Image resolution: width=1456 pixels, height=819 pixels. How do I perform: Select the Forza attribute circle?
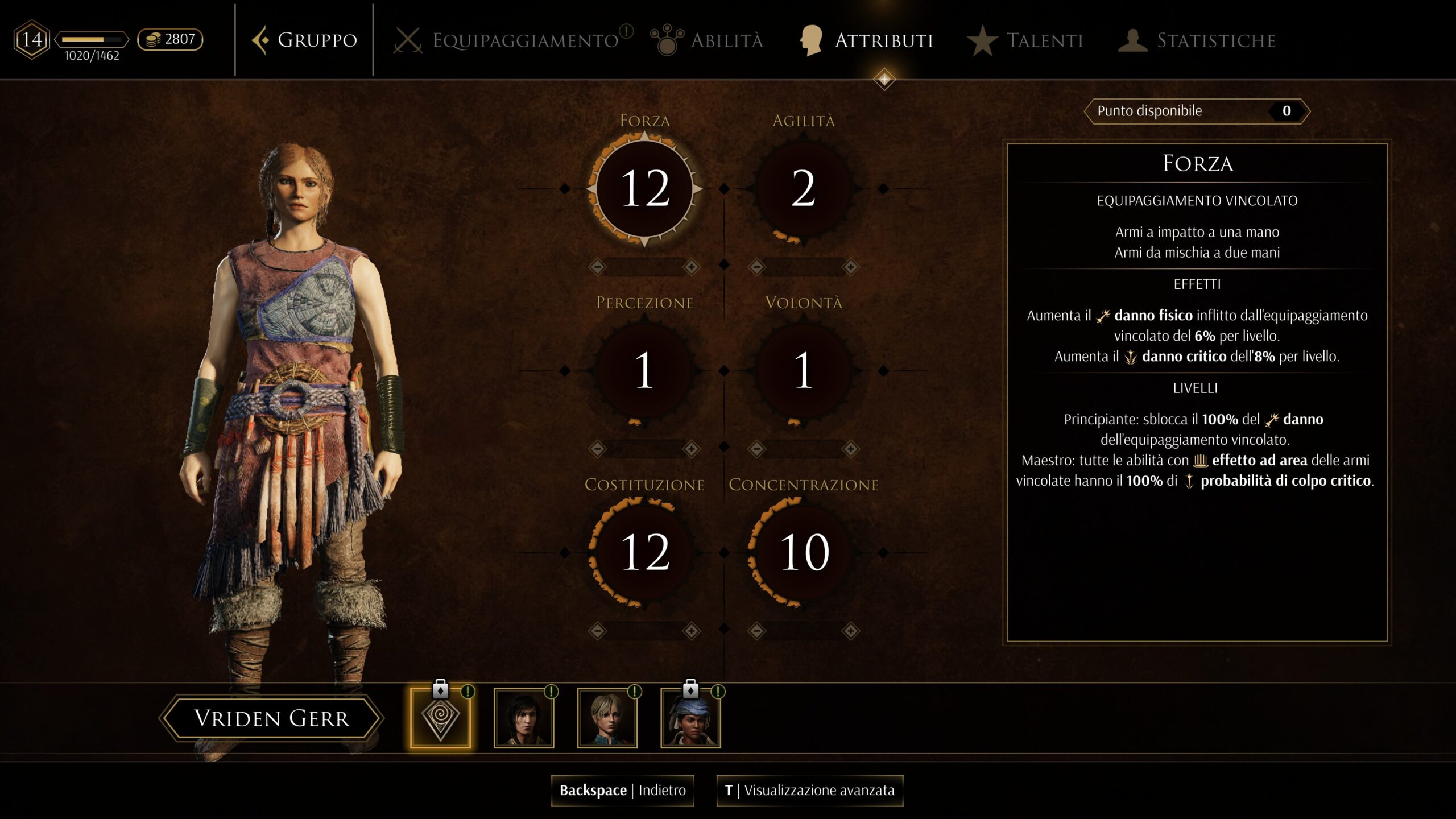tap(644, 188)
